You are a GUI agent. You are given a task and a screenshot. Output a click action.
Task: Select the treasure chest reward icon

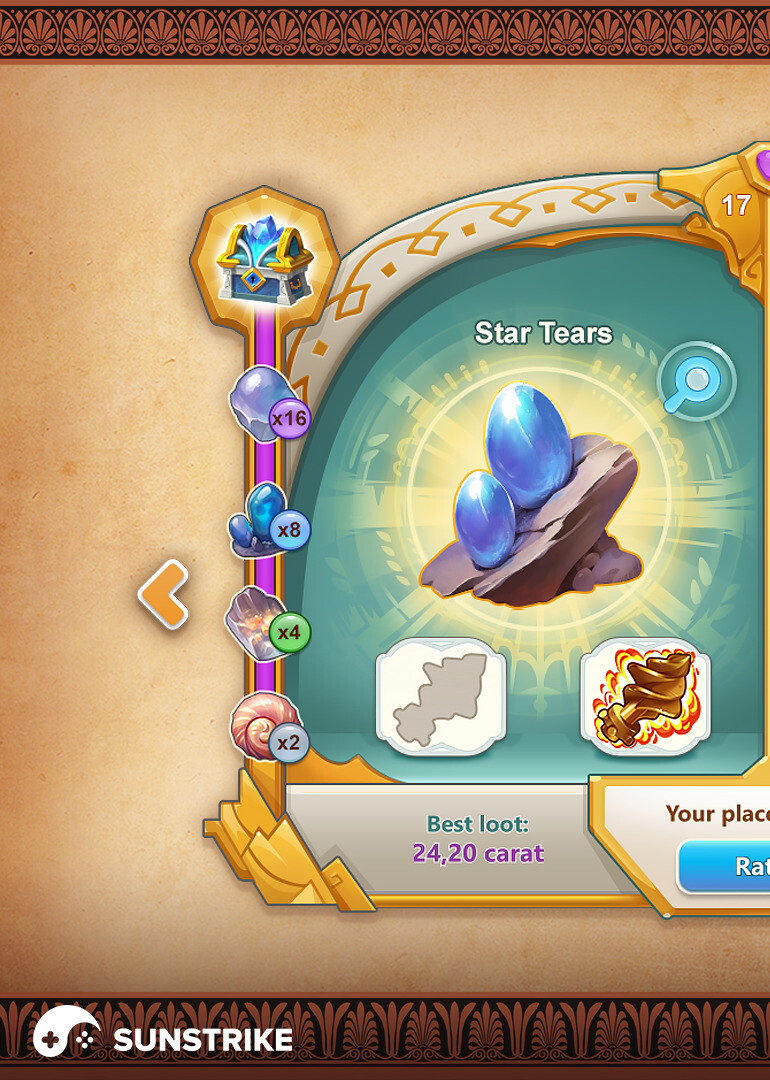coord(265,257)
